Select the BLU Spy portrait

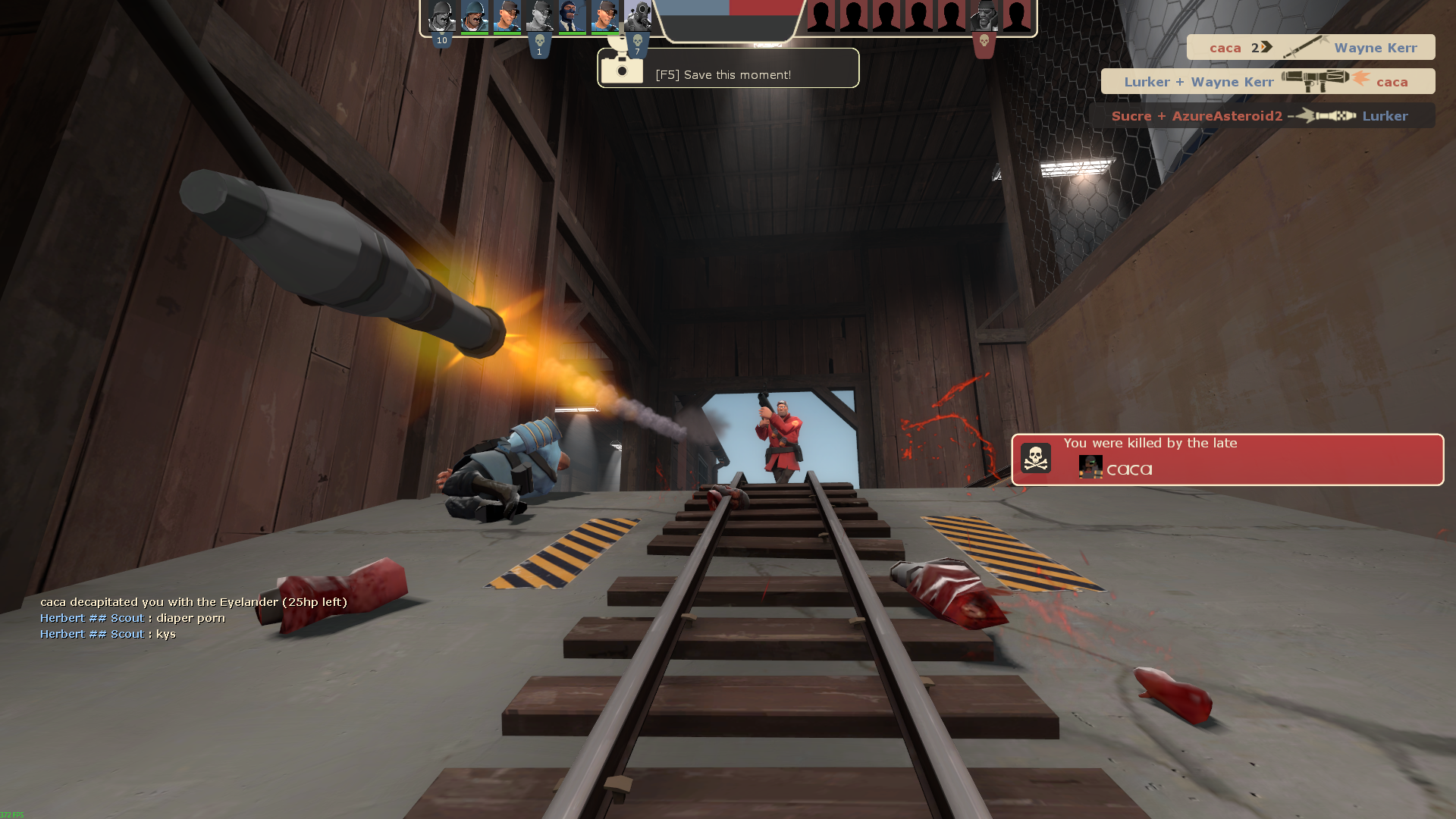572,16
